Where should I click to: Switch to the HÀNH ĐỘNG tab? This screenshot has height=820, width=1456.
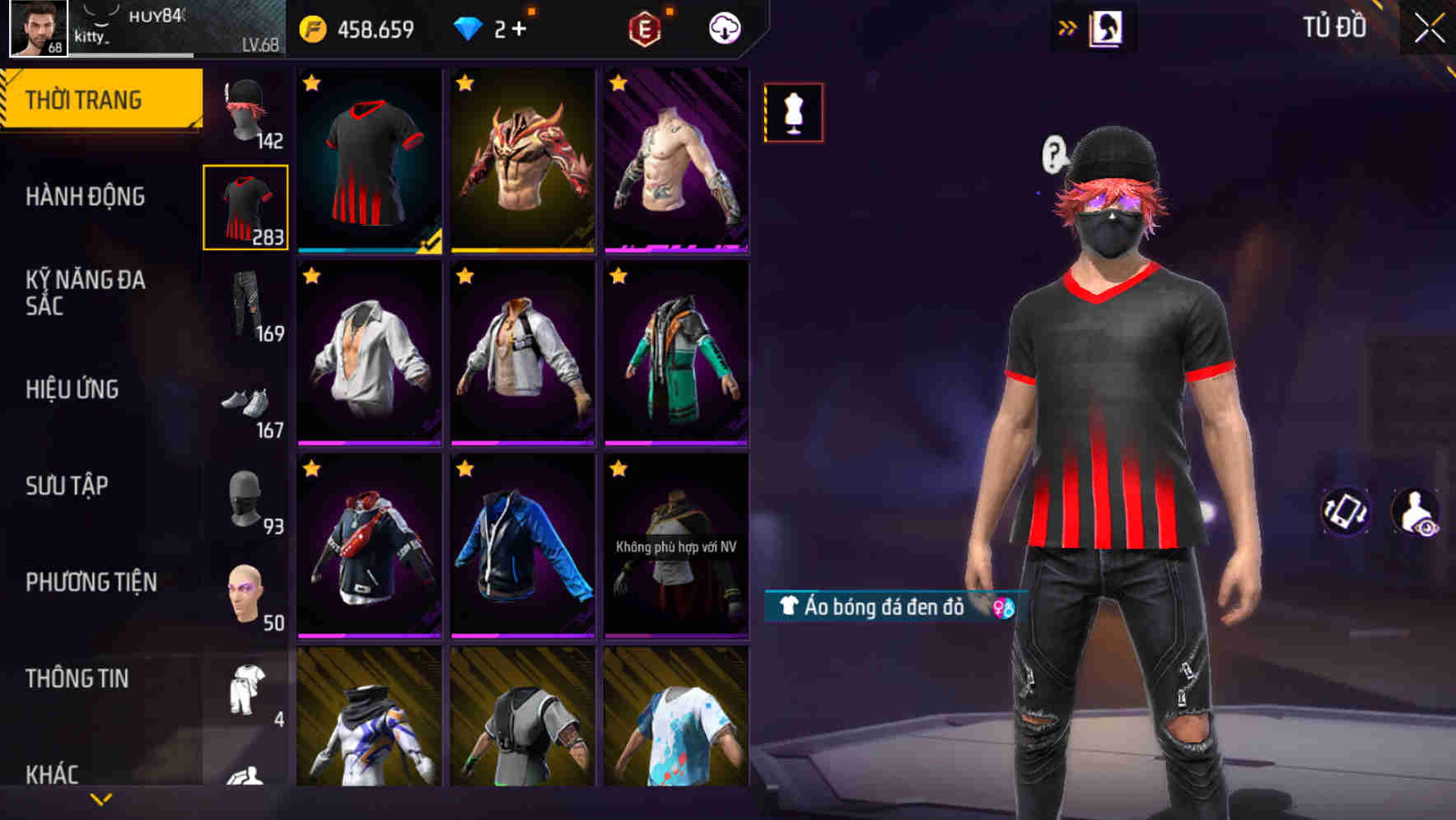(x=86, y=198)
